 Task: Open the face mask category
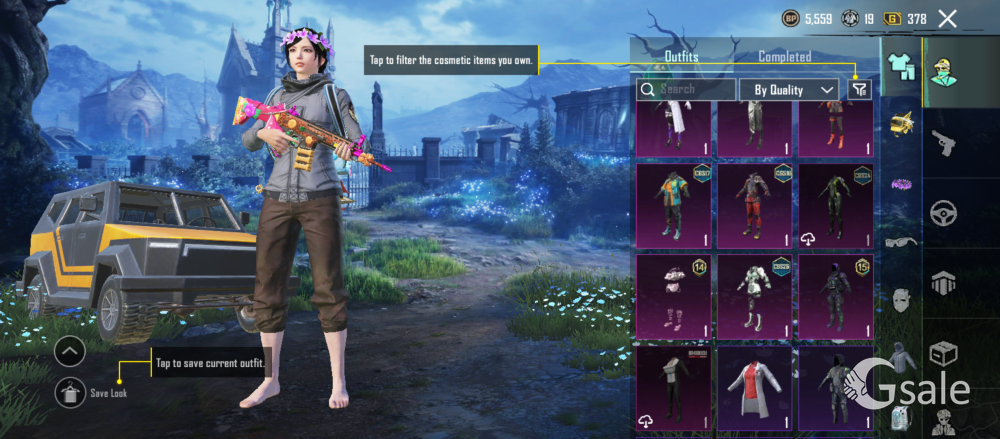pyautogui.click(x=902, y=298)
